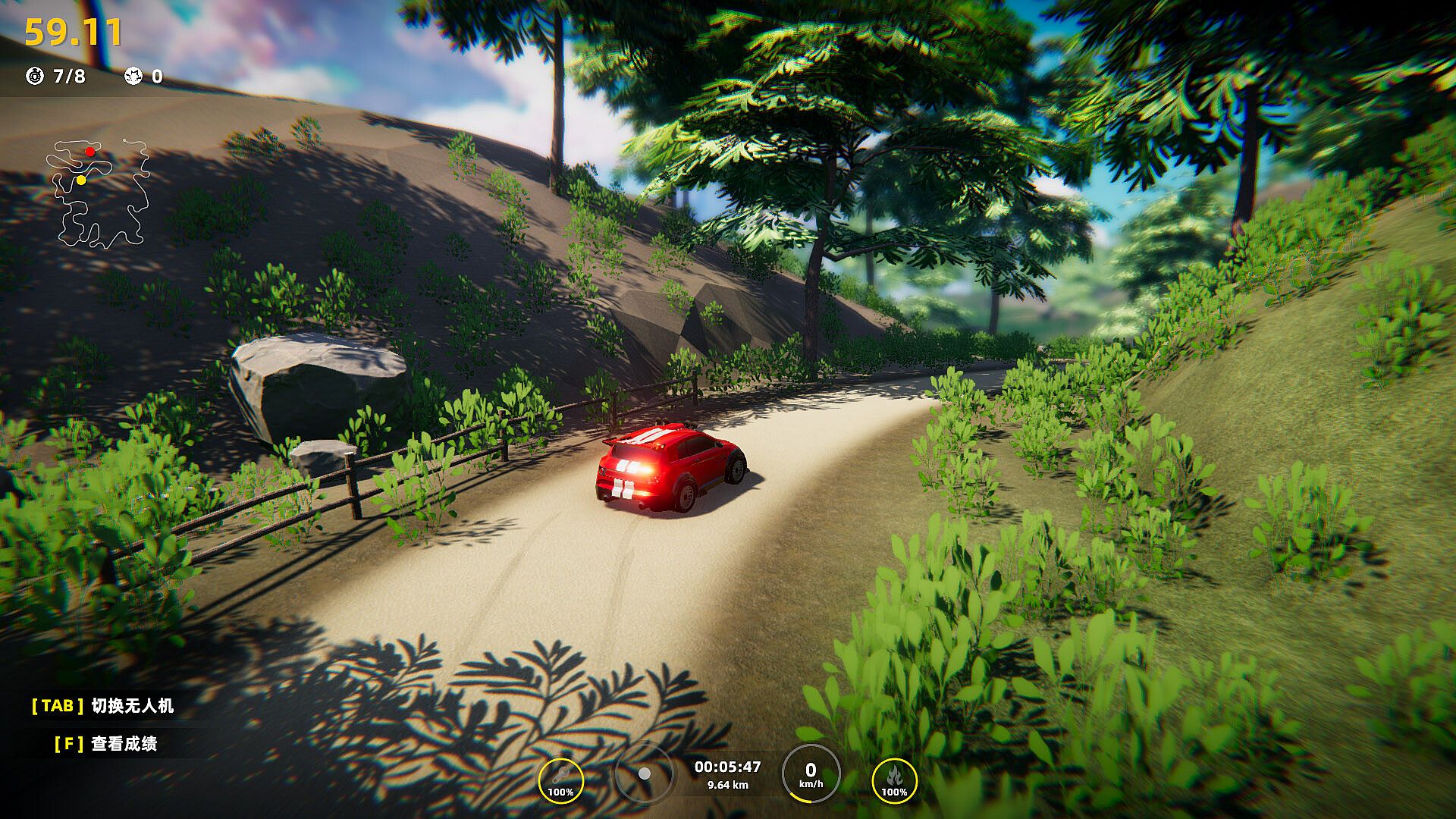The width and height of the screenshot is (1456, 819).
Task: Click the switch drone option label
Action: tap(133, 706)
